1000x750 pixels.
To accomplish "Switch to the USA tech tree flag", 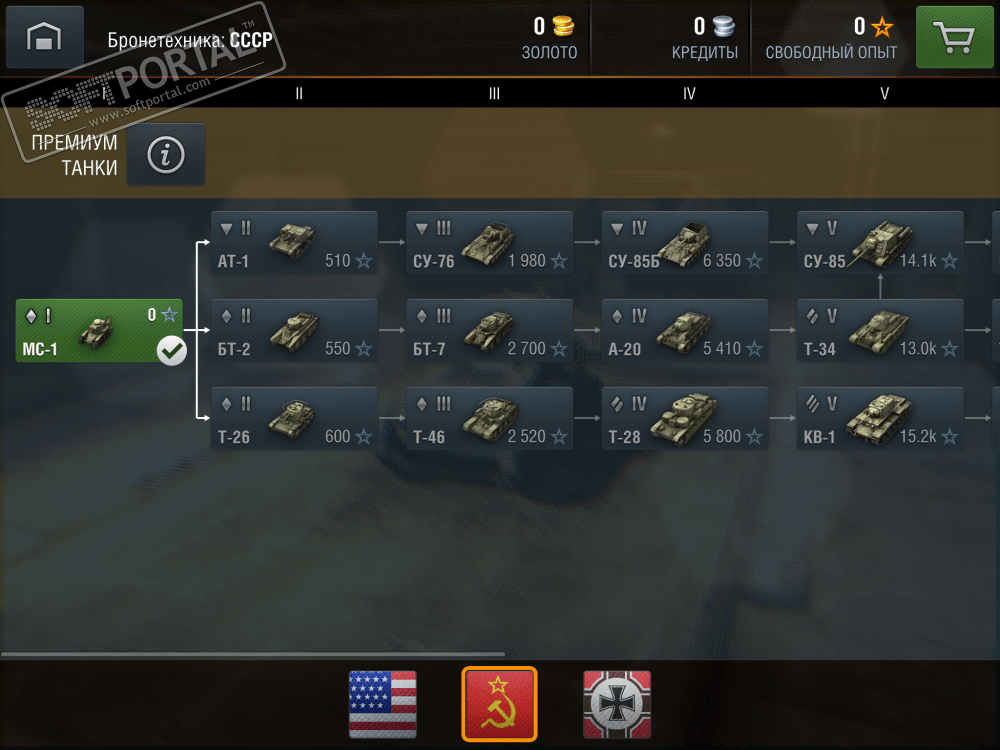I will click(382, 704).
